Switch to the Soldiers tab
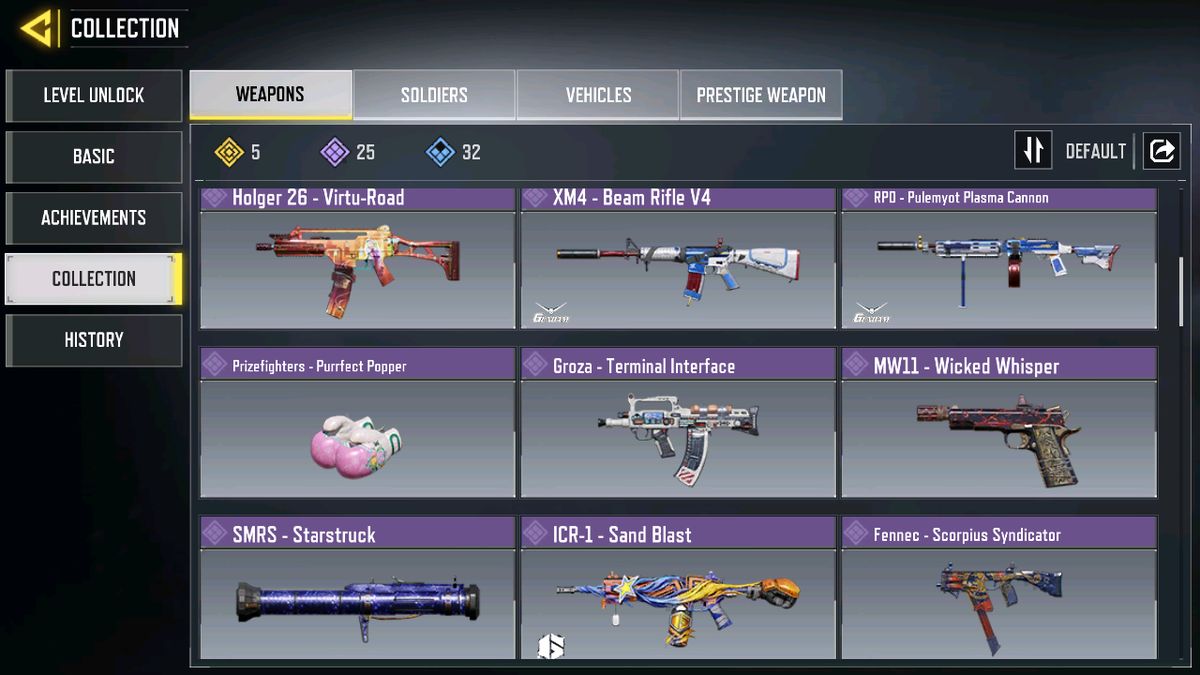The height and width of the screenshot is (675, 1200). (434, 95)
